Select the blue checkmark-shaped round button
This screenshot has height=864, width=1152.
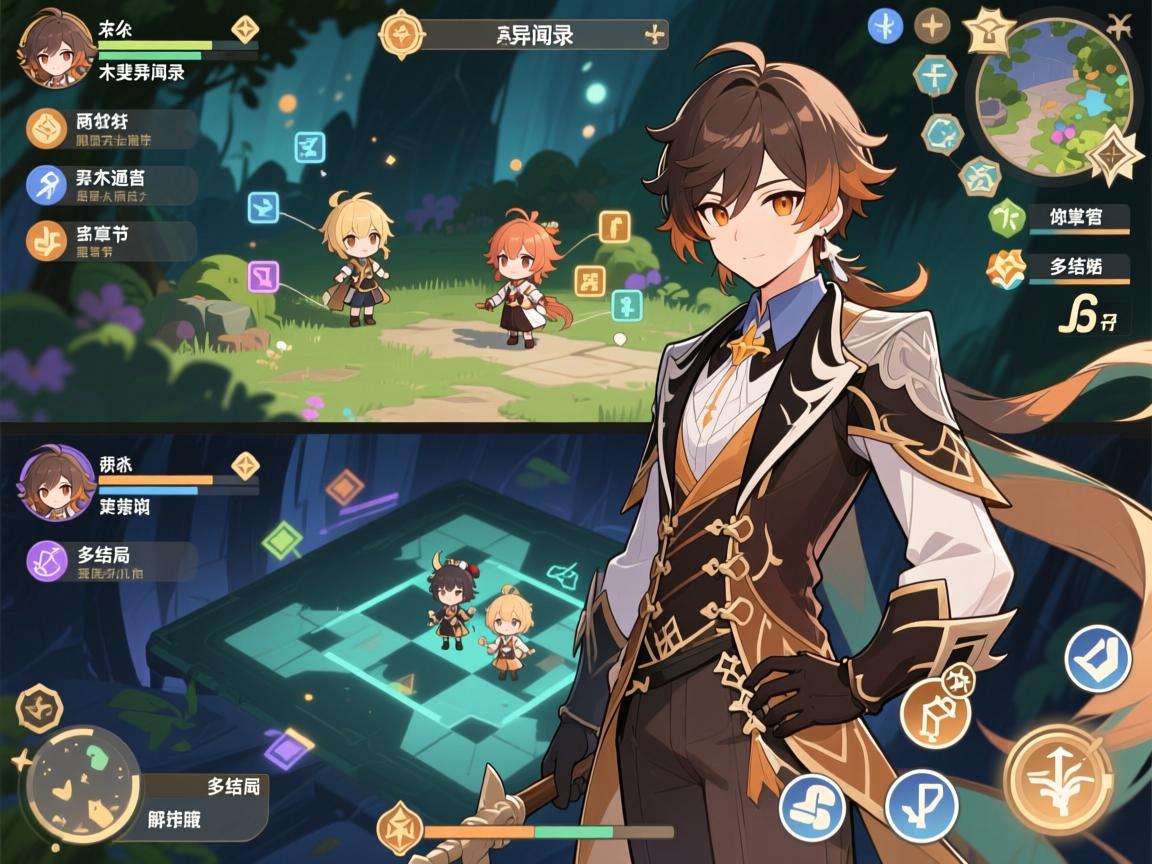1097,659
